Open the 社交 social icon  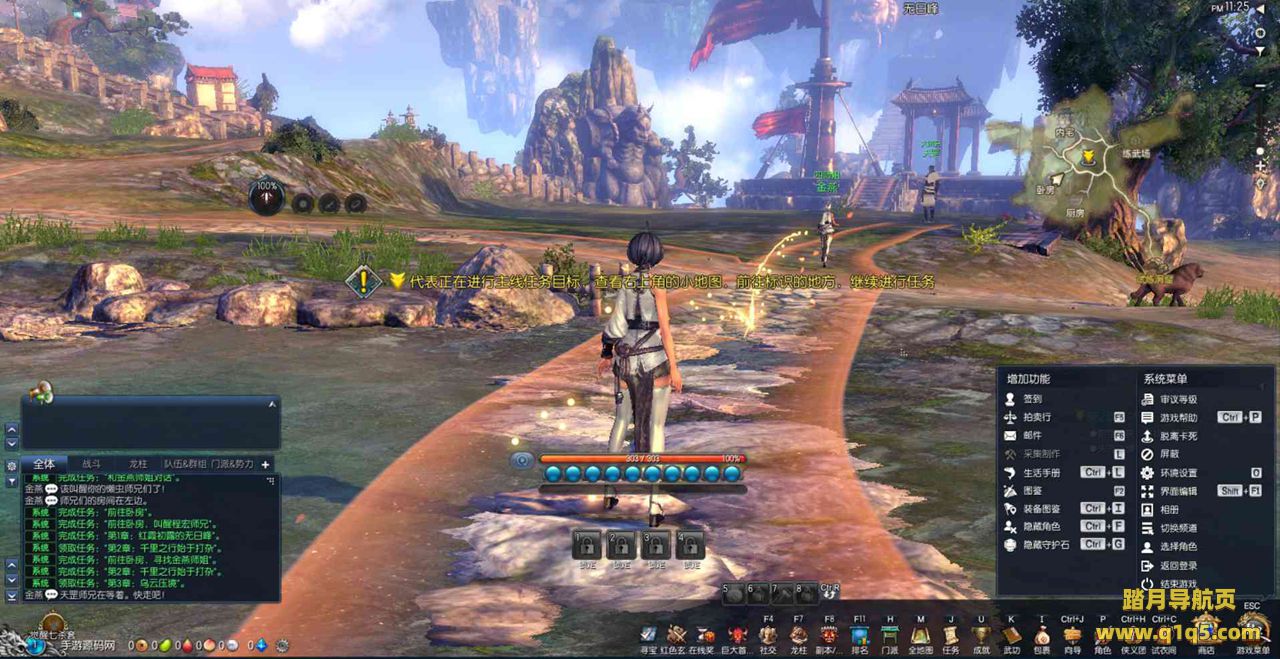768,635
